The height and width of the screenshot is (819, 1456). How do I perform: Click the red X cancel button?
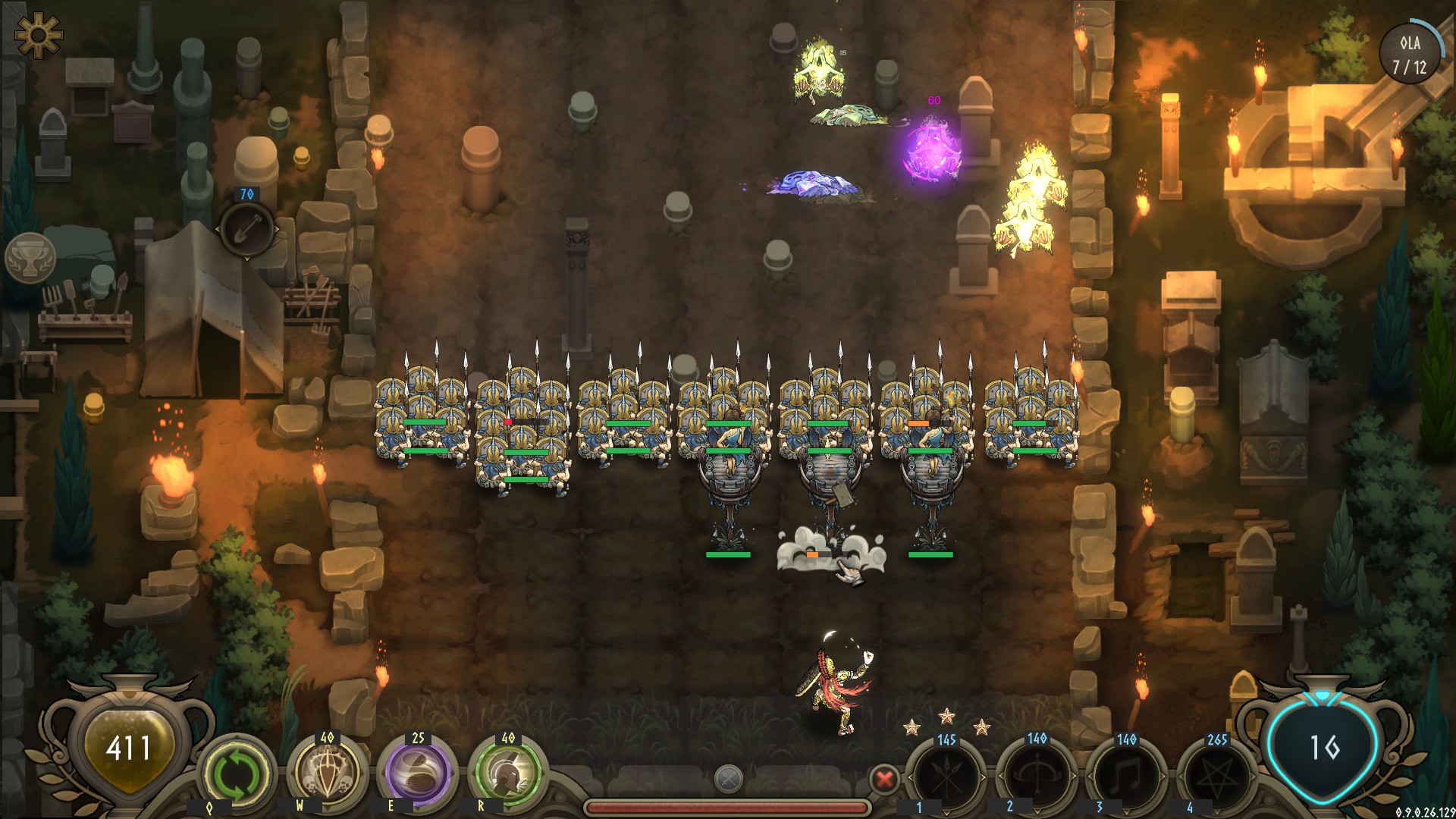pos(883,779)
